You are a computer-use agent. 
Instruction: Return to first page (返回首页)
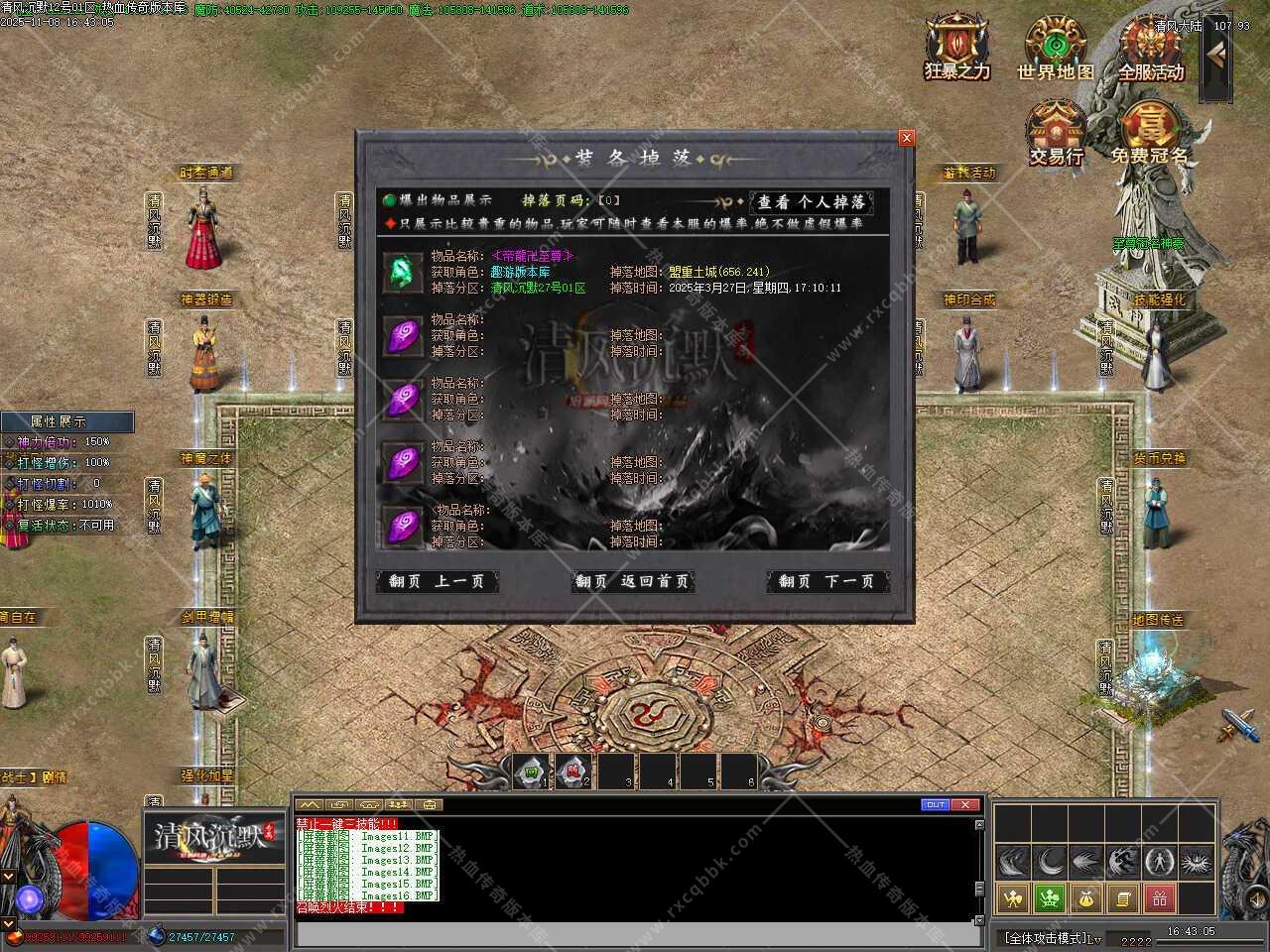click(633, 582)
